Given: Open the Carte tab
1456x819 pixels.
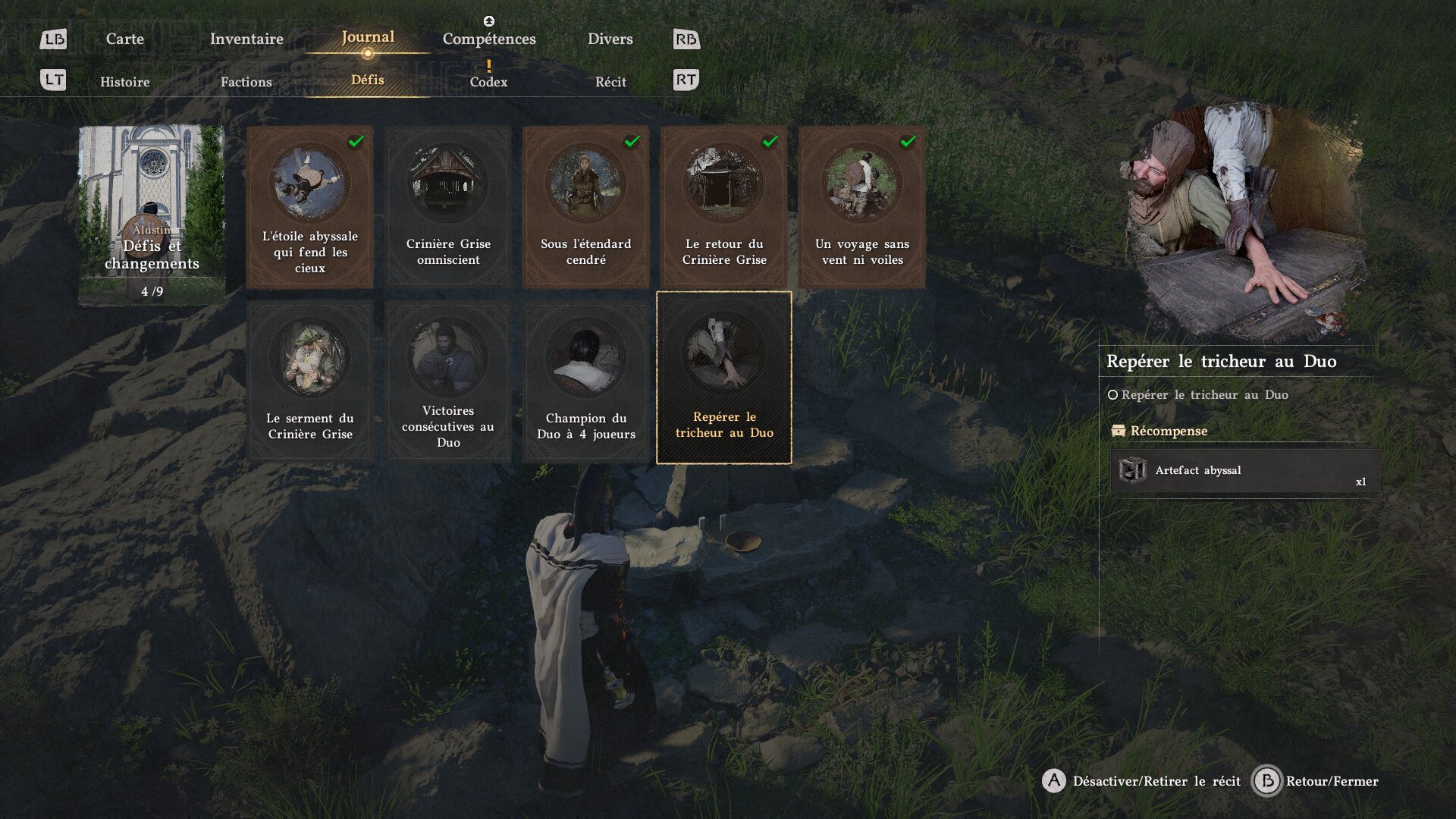Looking at the screenshot, I should click(124, 39).
